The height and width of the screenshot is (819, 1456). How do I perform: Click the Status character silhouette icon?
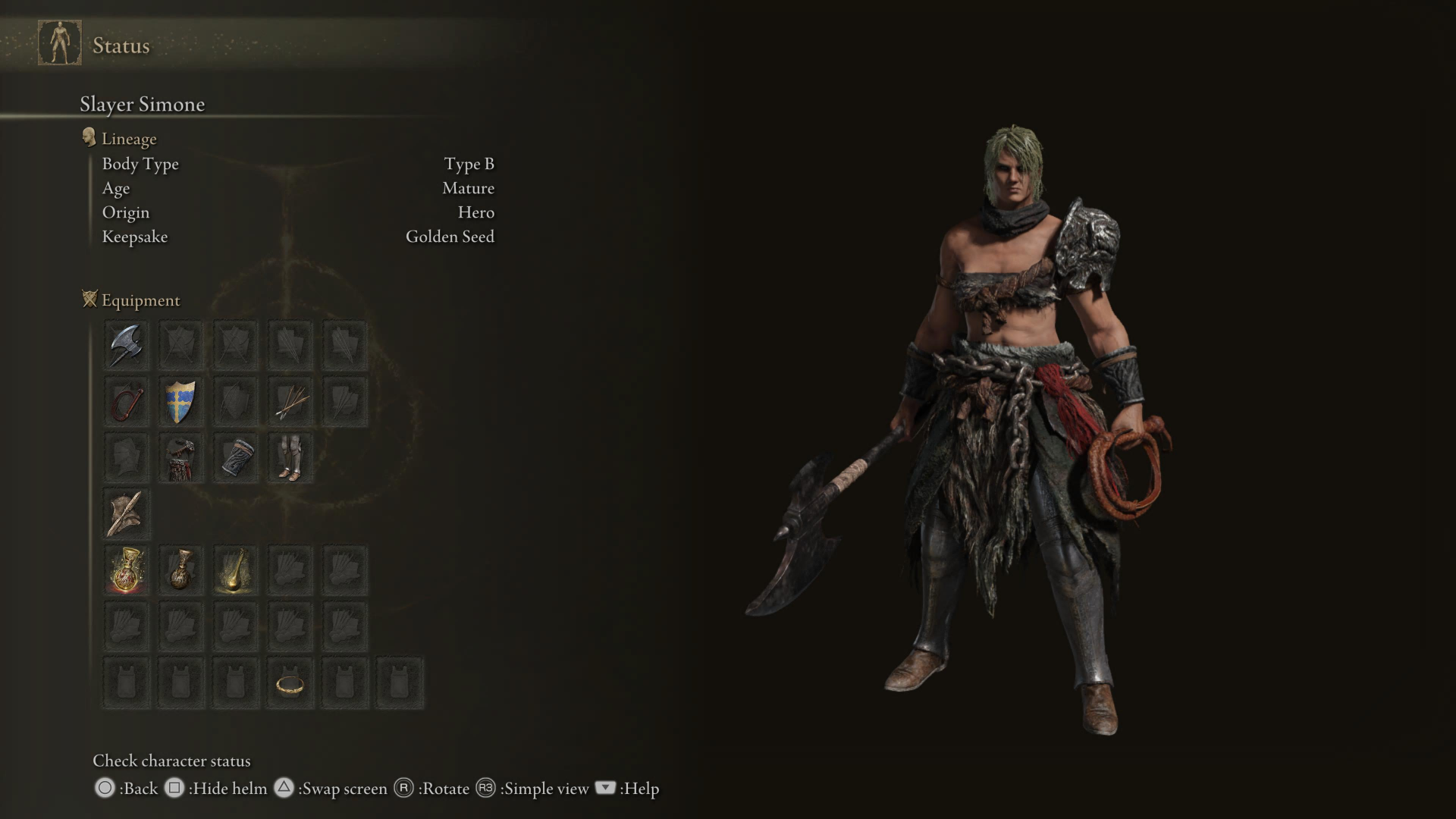60,43
